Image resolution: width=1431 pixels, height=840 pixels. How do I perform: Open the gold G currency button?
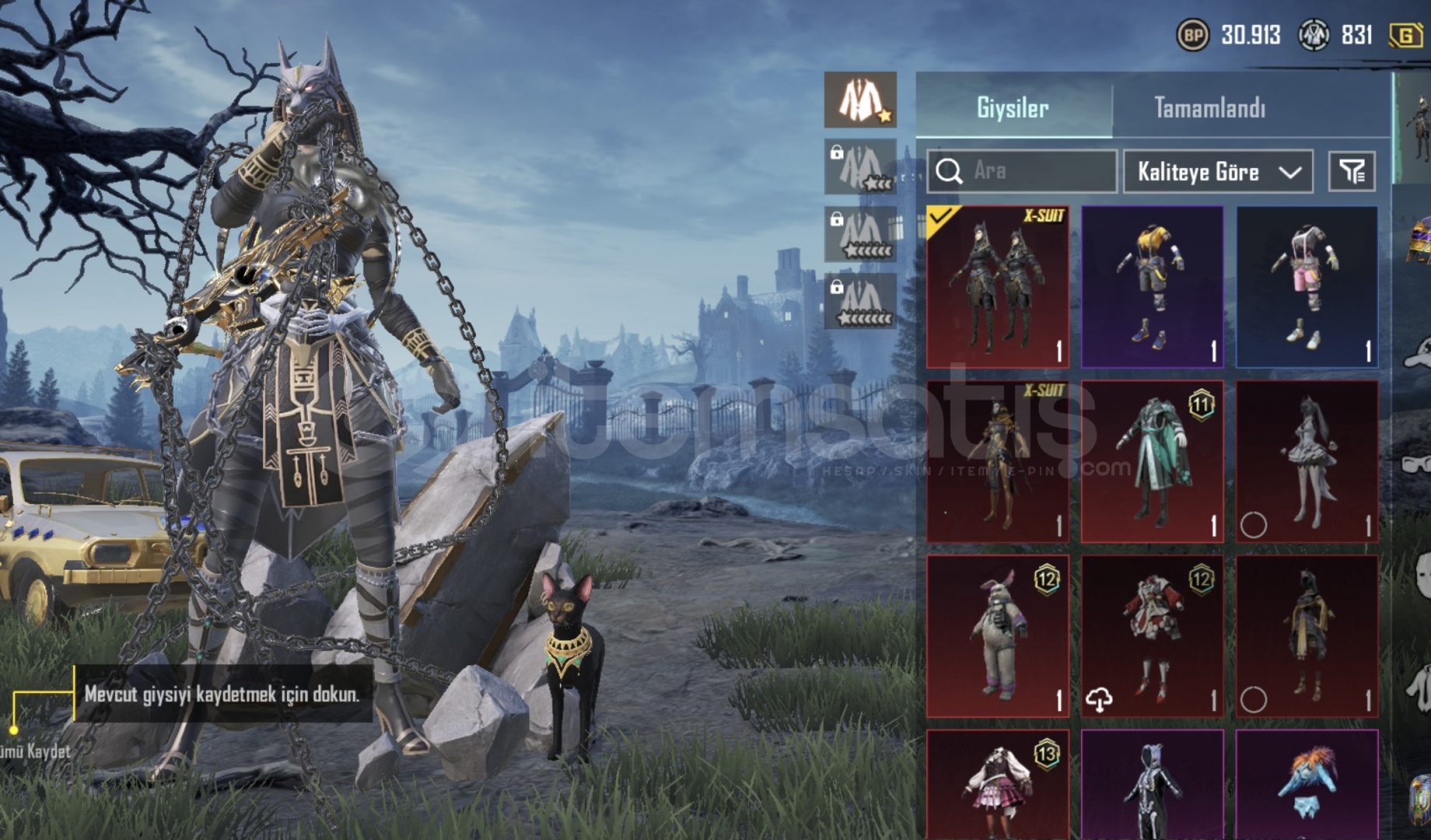(x=1406, y=36)
